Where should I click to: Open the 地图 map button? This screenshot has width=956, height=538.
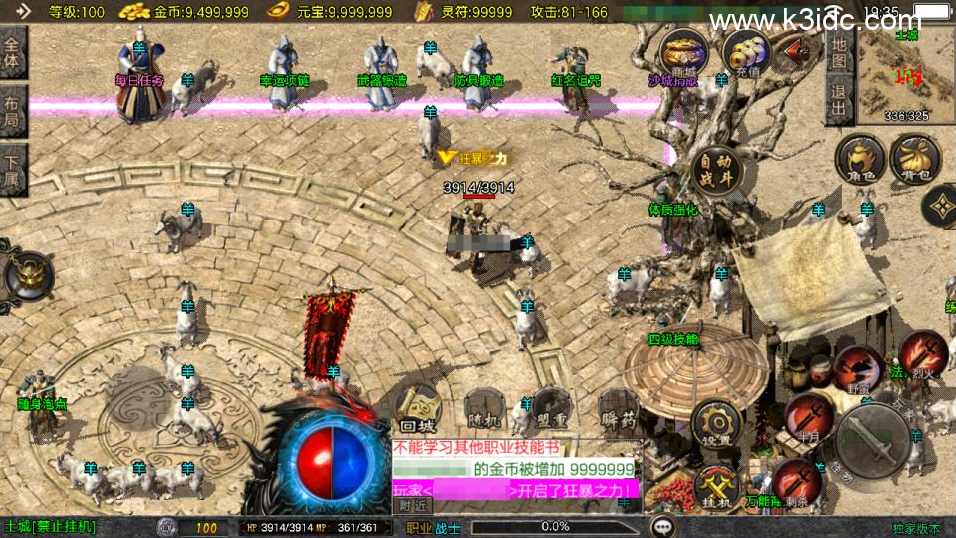coord(839,54)
